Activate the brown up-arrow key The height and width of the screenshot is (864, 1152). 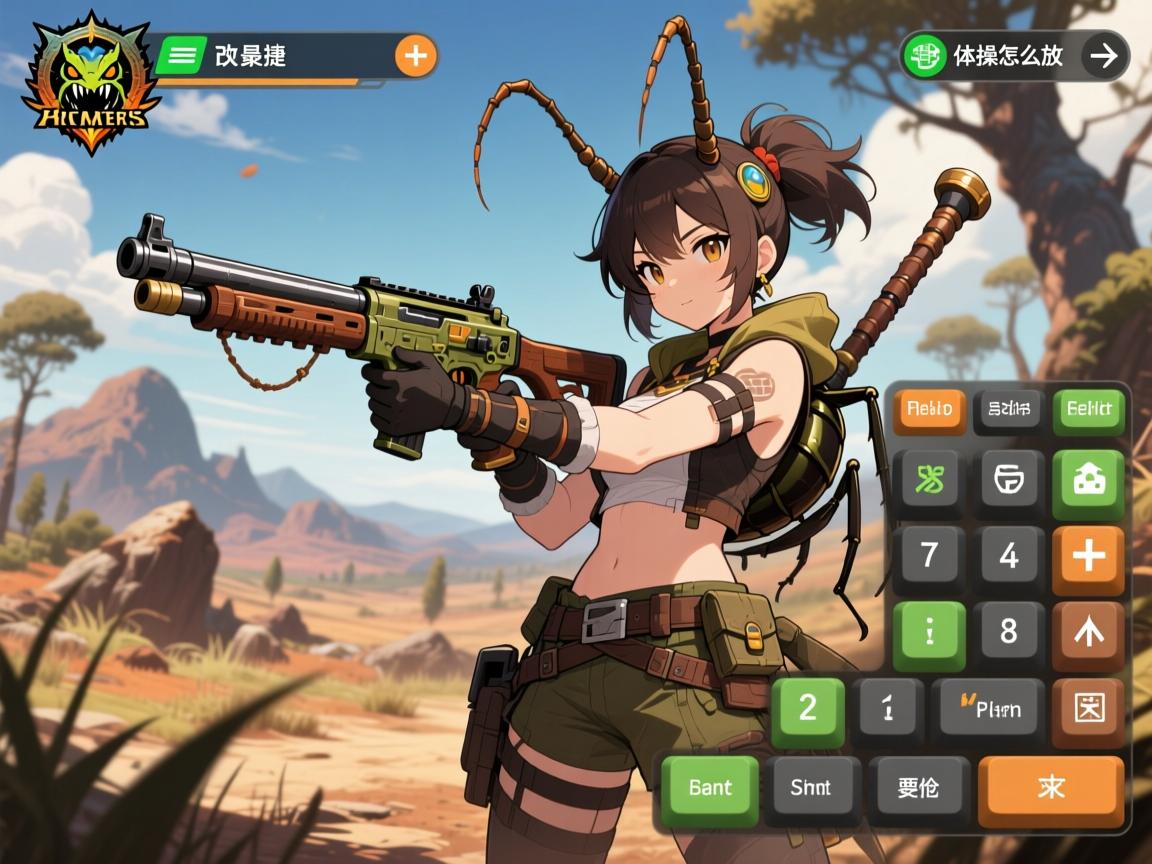pos(1089,632)
